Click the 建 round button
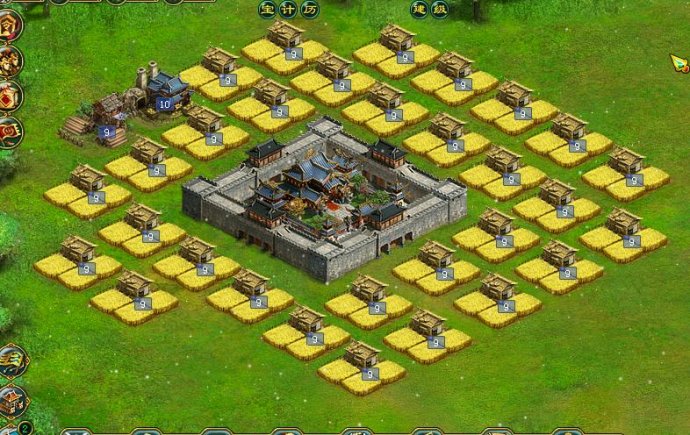The width and height of the screenshot is (690, 435). pyautogui.click(x=419, y=9)
